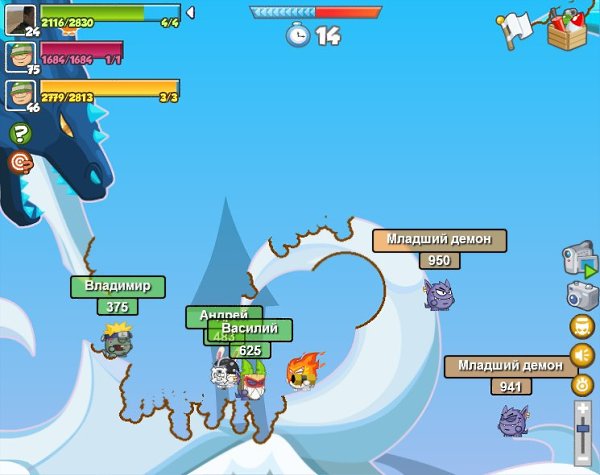This screenshot has width=600, height=475.
Task: Select the level 24 player portrait
Action: coord(21,19)
